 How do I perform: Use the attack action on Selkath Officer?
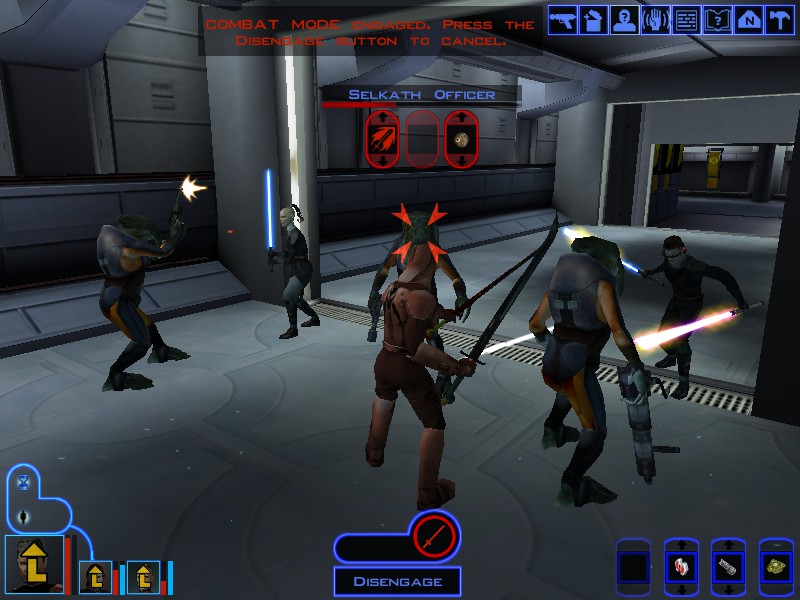[x=382, y=138]
